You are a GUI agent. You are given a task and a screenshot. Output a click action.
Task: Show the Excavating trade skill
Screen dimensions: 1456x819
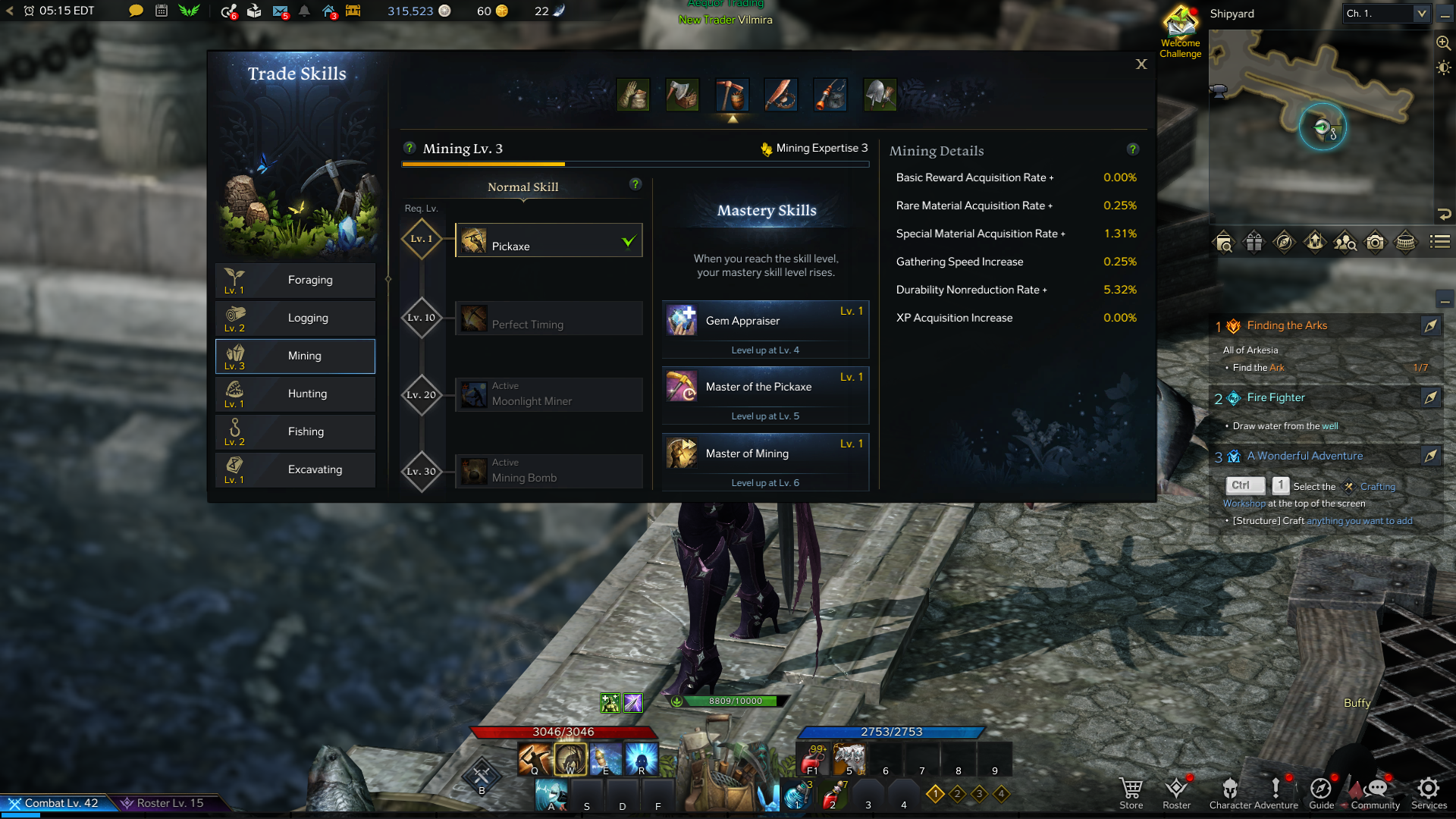coord(295,469)
